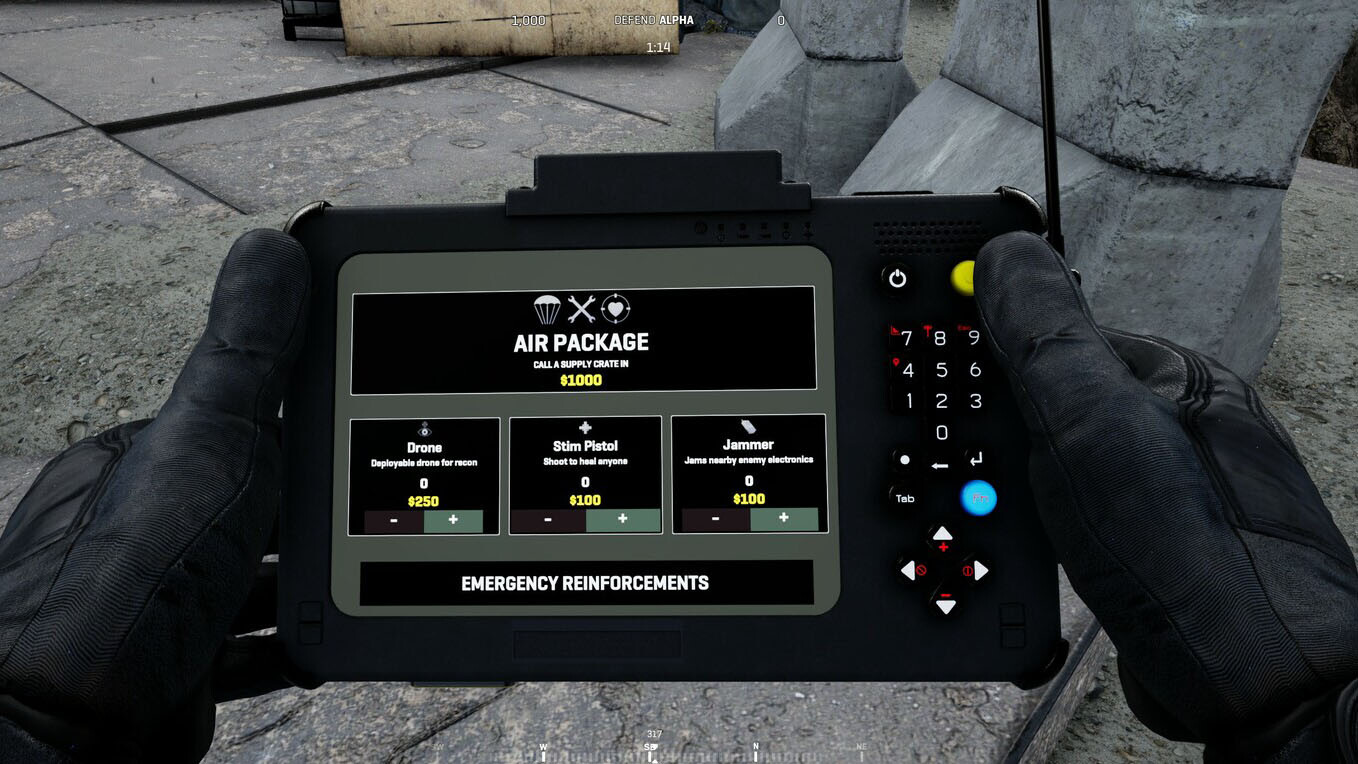Decrease the Drone quantity with minus
Screen dimensions: 1358x764
click(x=393, y=521)
